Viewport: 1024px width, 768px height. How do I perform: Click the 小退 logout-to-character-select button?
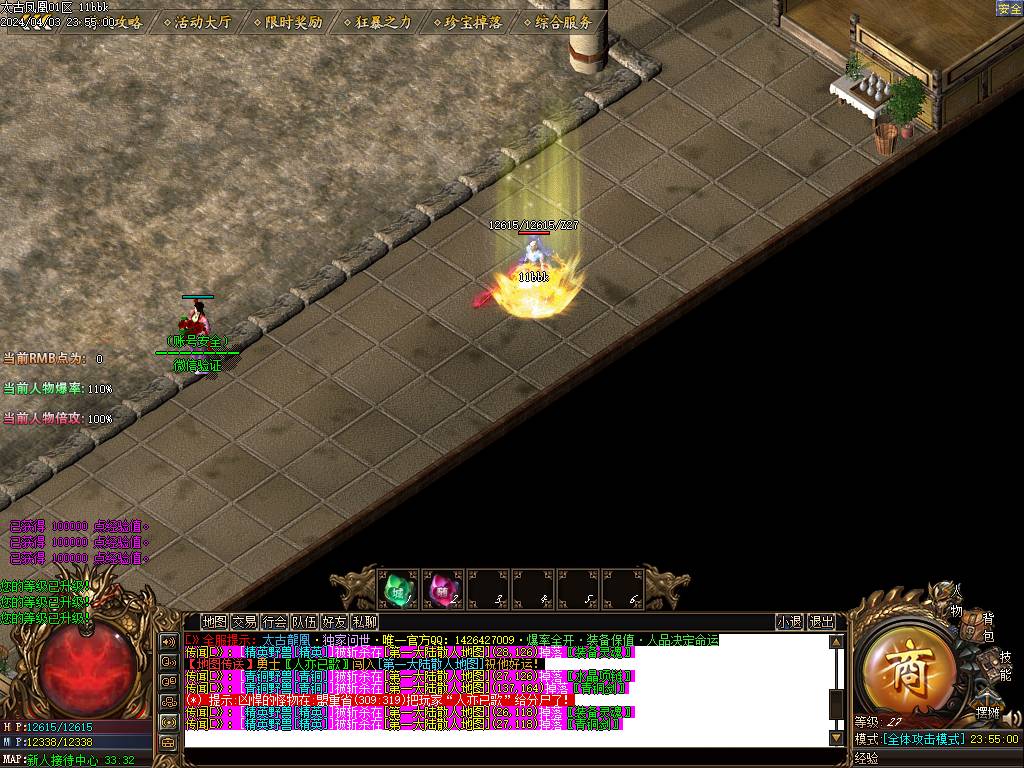pyautogui.click(x=789, y=622)
